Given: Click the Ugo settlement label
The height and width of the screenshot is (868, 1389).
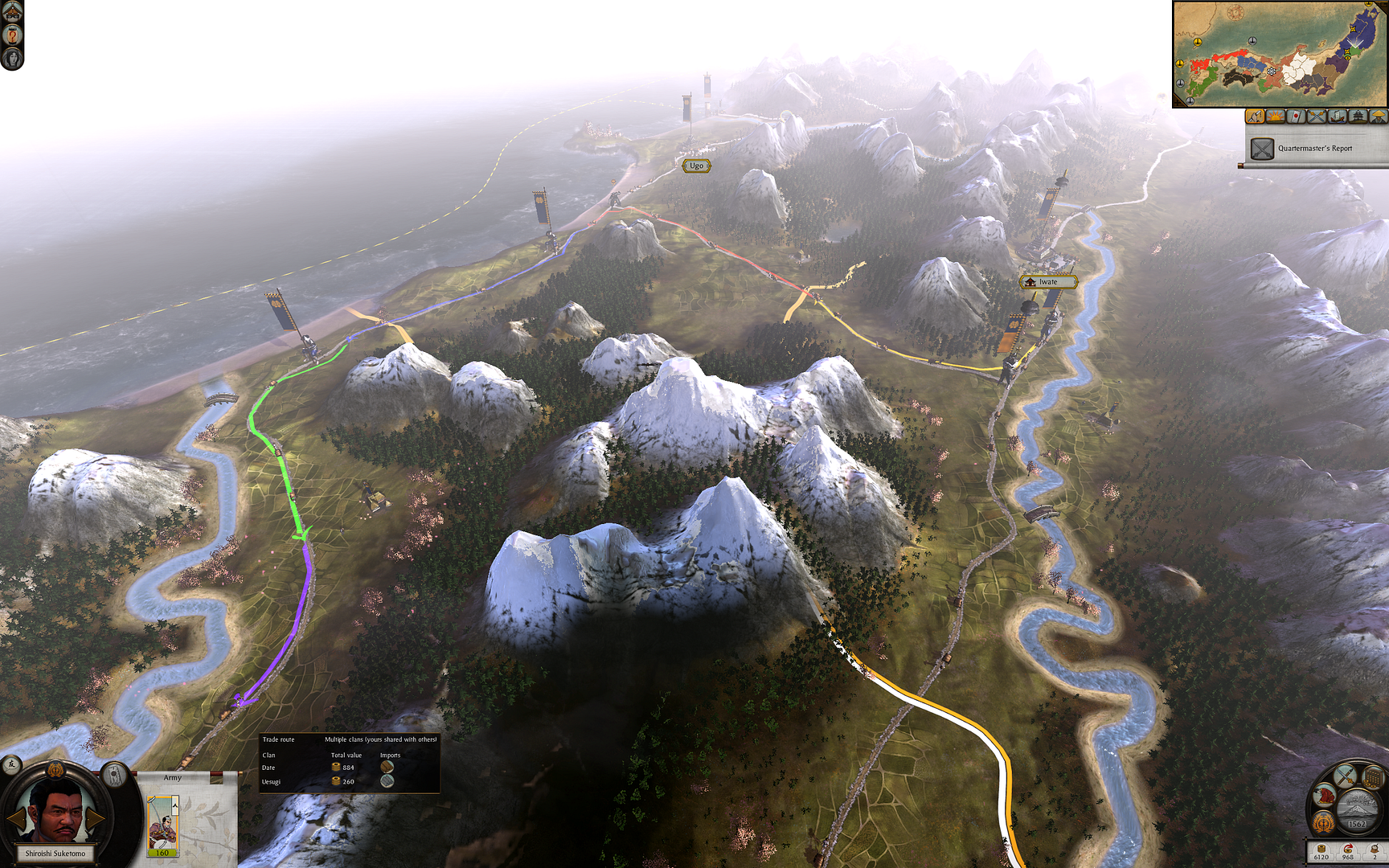Looking at the screenshot, I should click(x=696, y=166).
